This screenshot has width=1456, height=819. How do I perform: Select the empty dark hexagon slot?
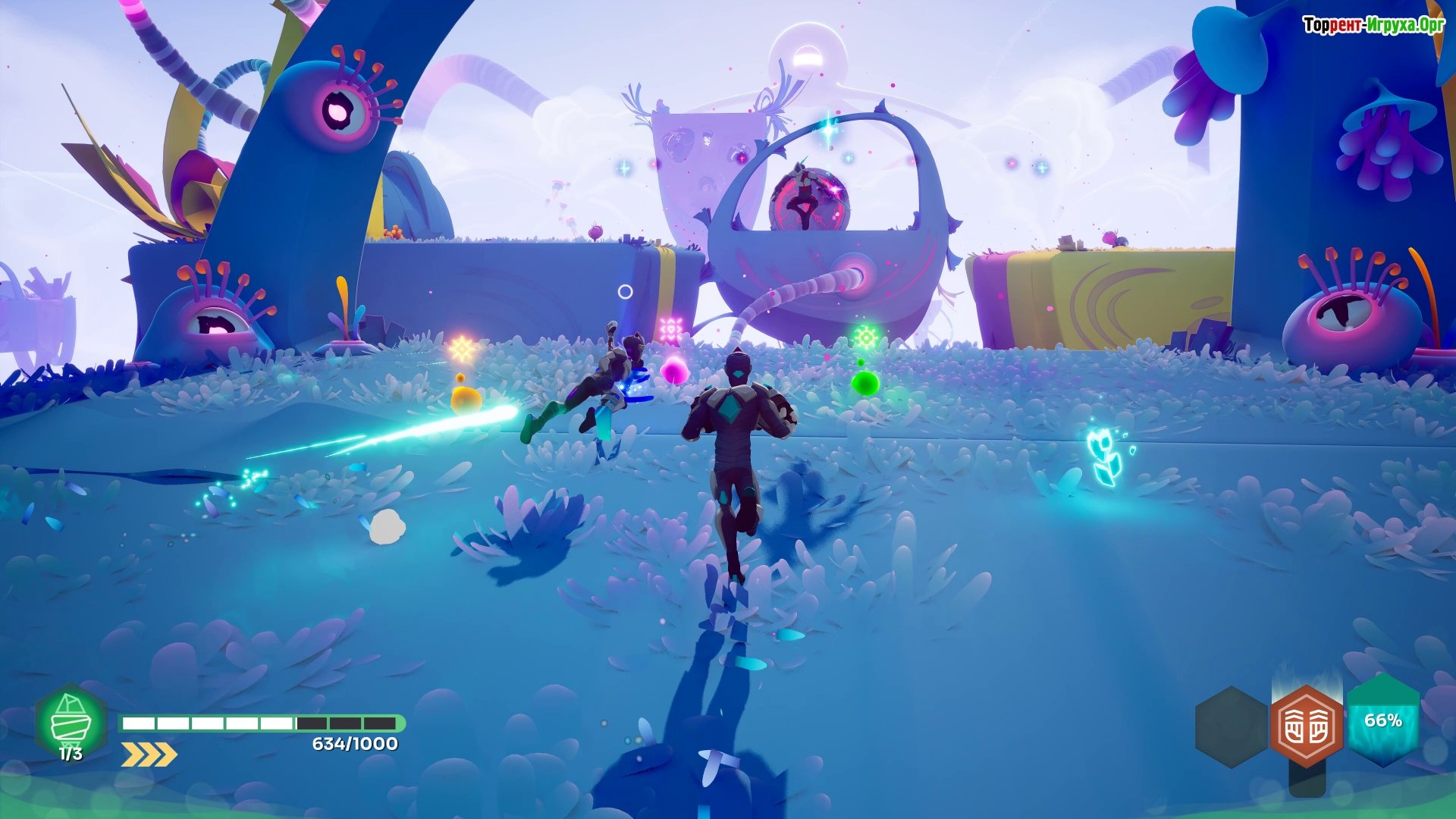coord(1231,726)
